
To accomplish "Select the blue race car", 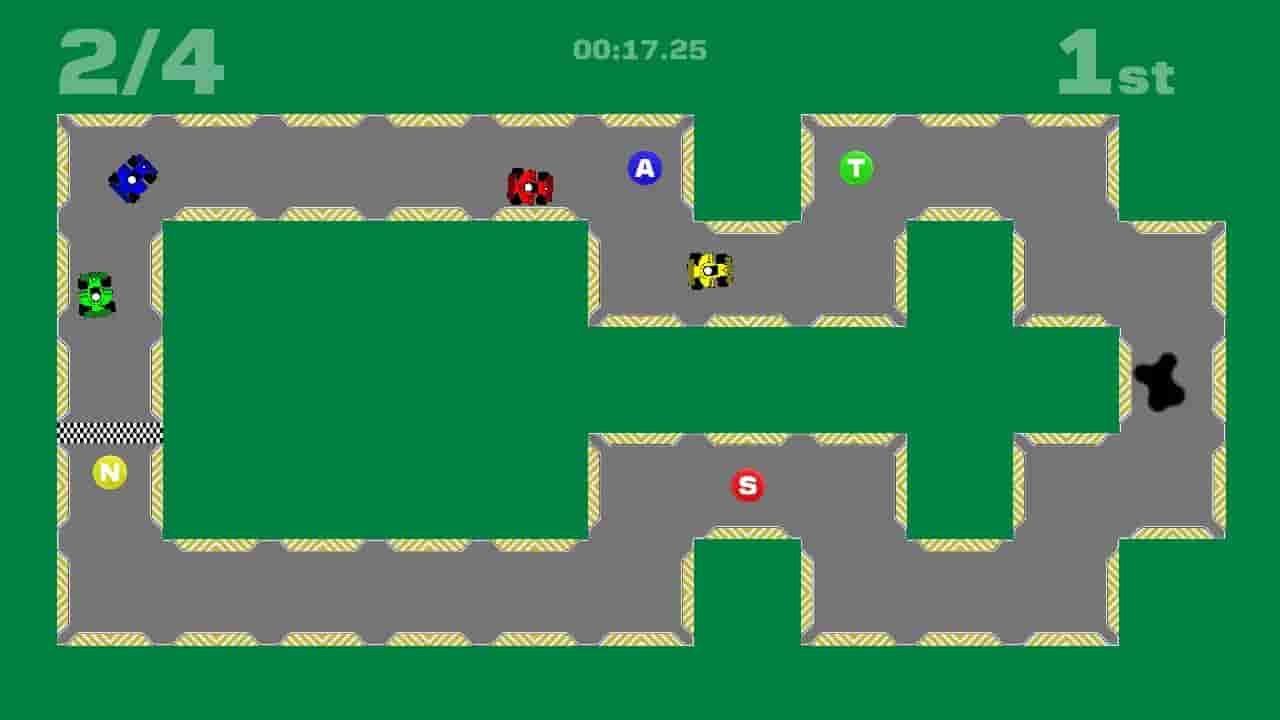I will pyautogui.click(x=132, y=180).
